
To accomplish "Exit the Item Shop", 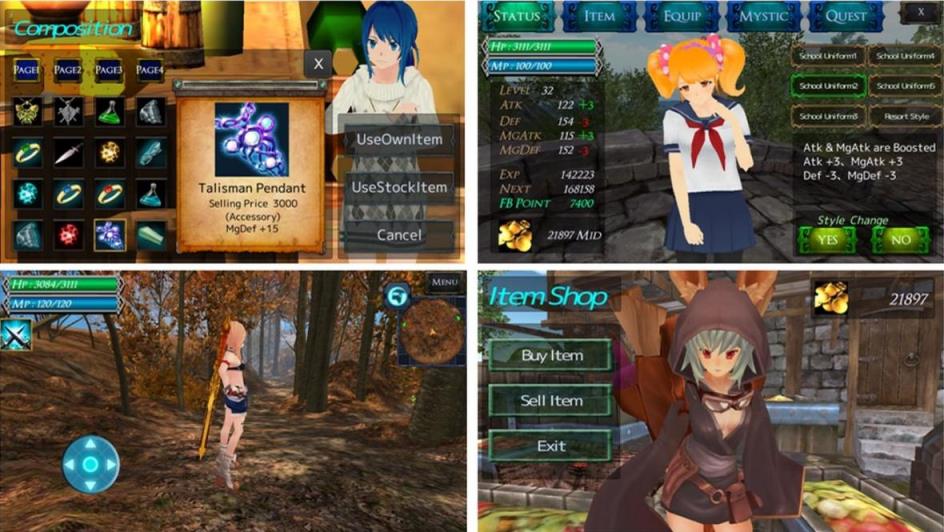I will point(551,446).
